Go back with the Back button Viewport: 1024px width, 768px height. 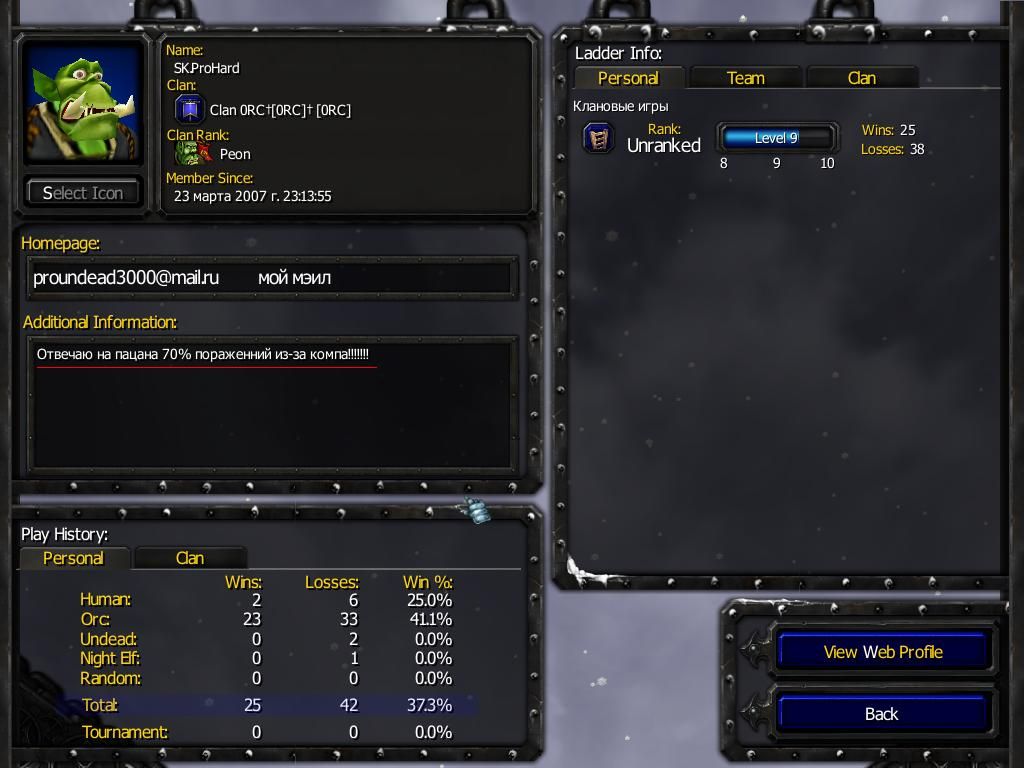coord(882,714)
